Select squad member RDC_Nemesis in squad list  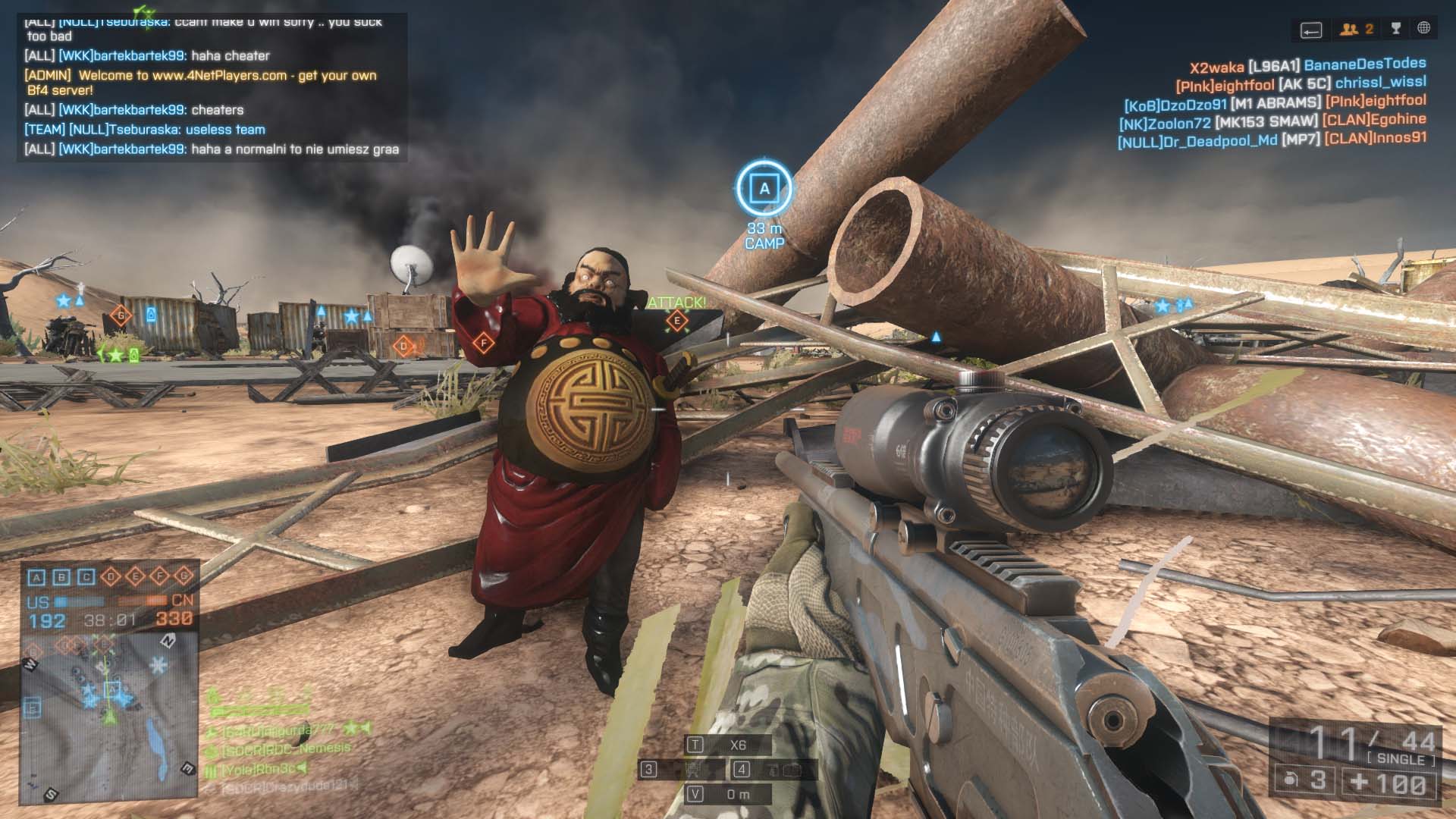(287, 749)
